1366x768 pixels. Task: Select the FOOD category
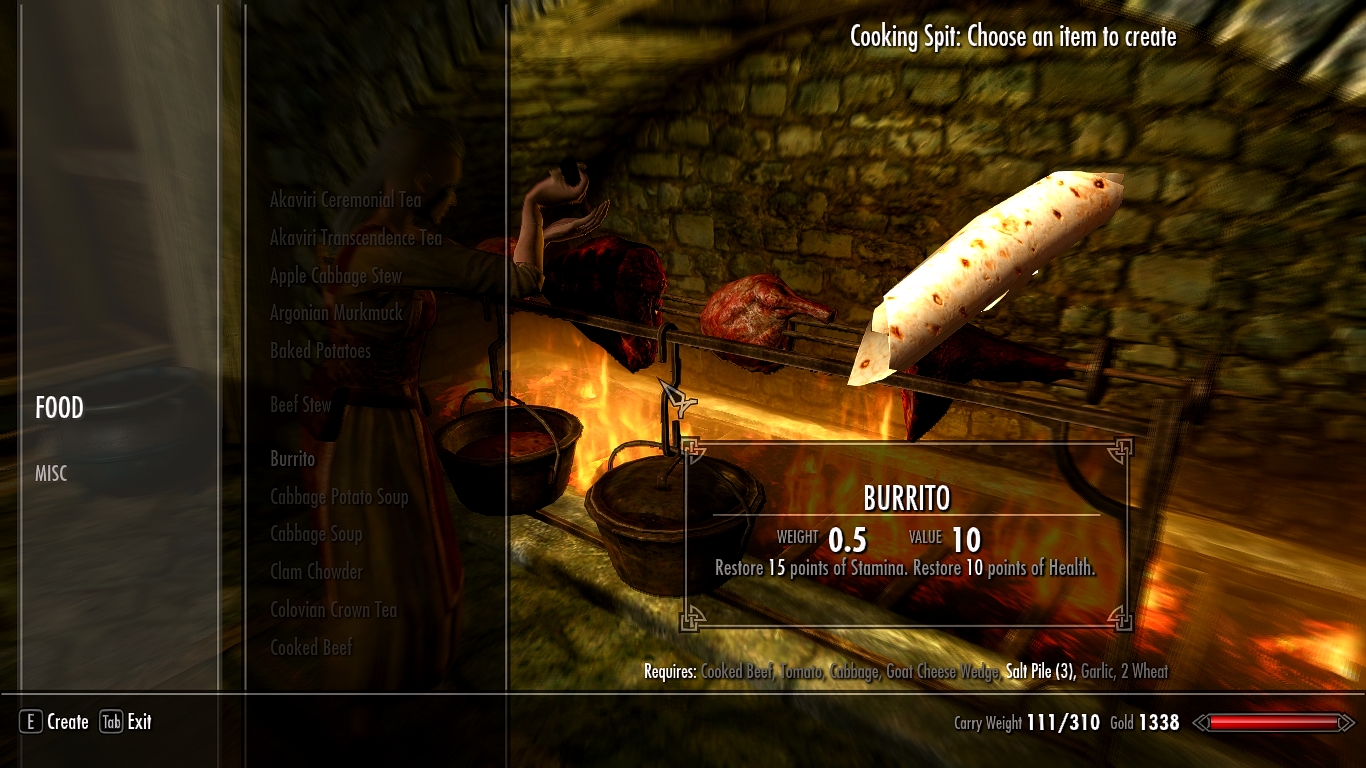pos(59,408)
